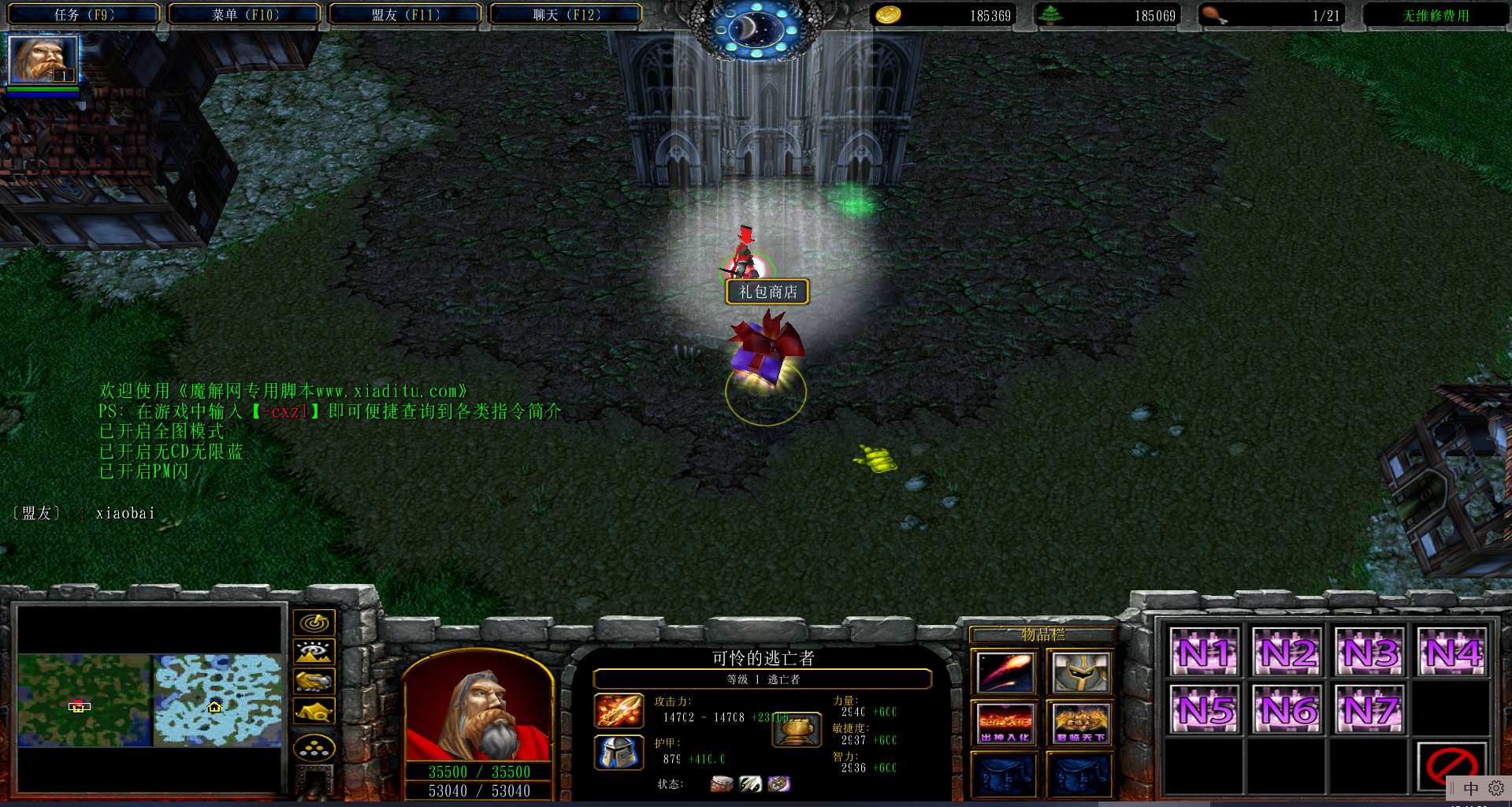Open the formation movement toggle button
The height and width of the screenshot is (807, 1512).
(314, 748)
